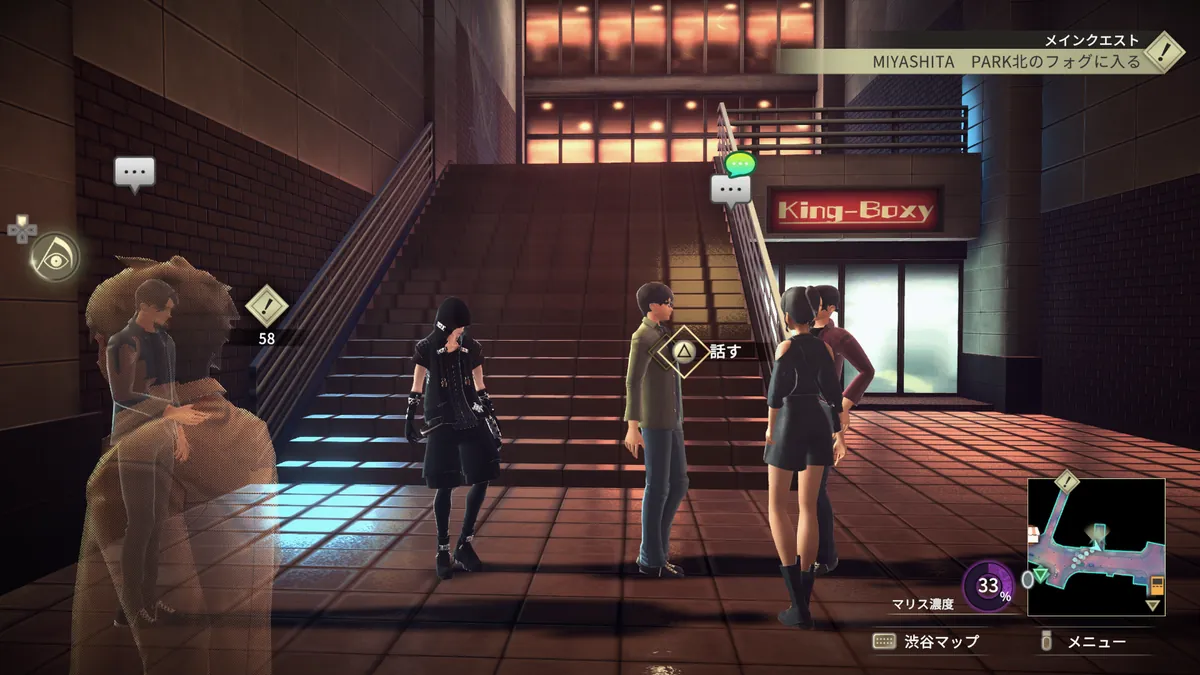Activate the eye vision ability icon

pos(54,256)
